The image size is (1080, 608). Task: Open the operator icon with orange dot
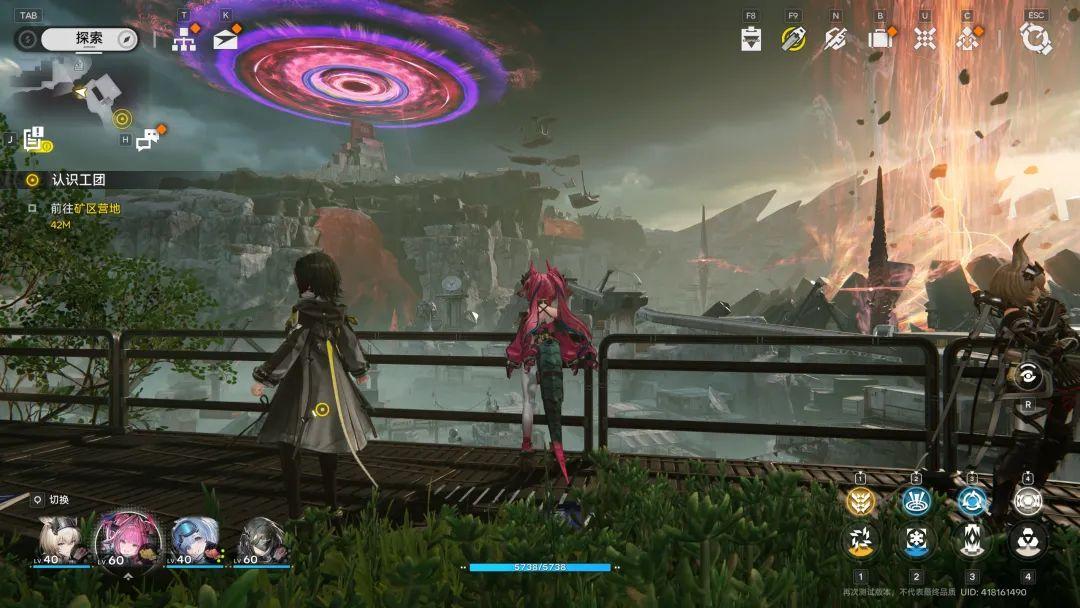pos(967,39)
